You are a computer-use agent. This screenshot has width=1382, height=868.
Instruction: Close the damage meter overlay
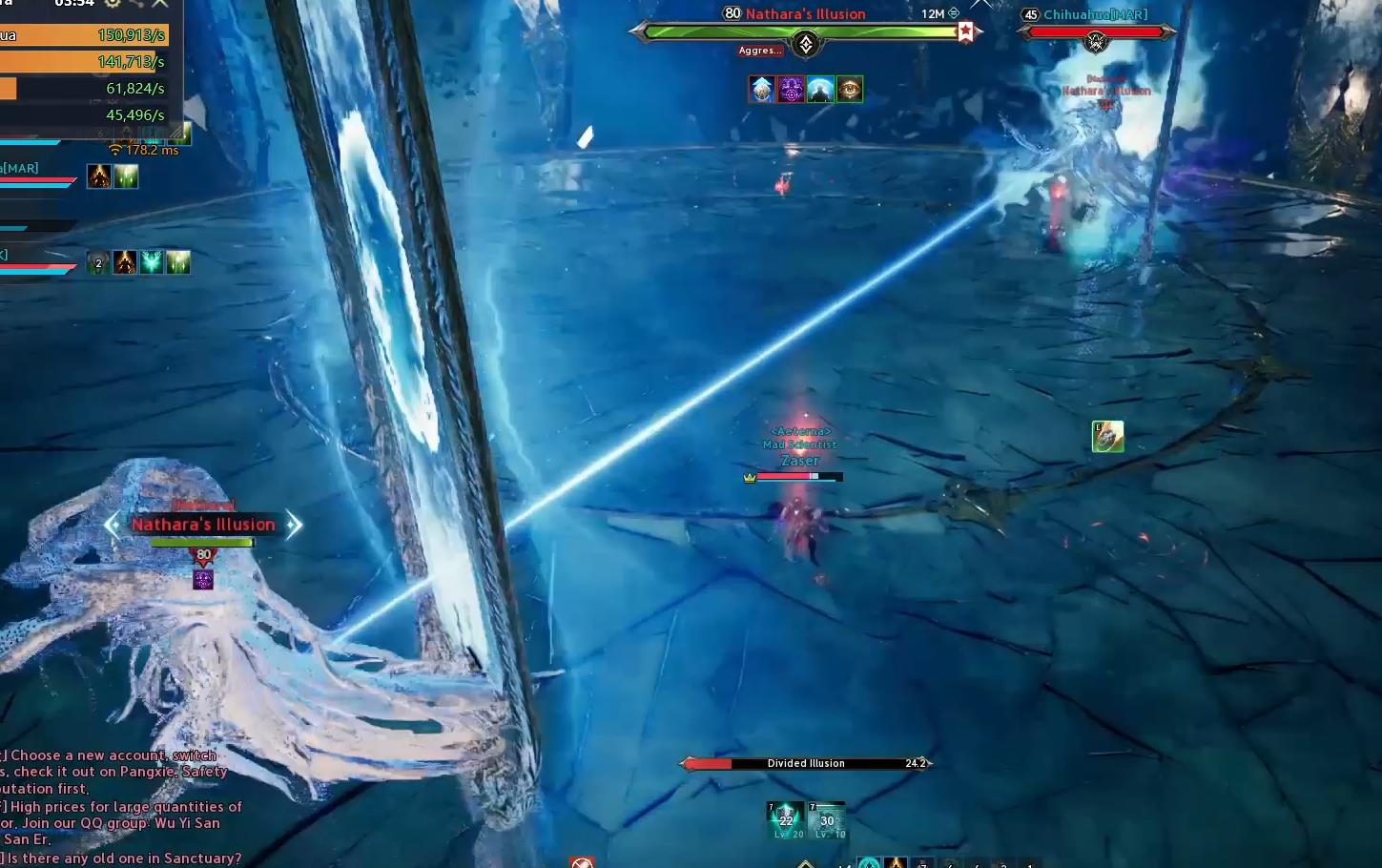point(160,4)
